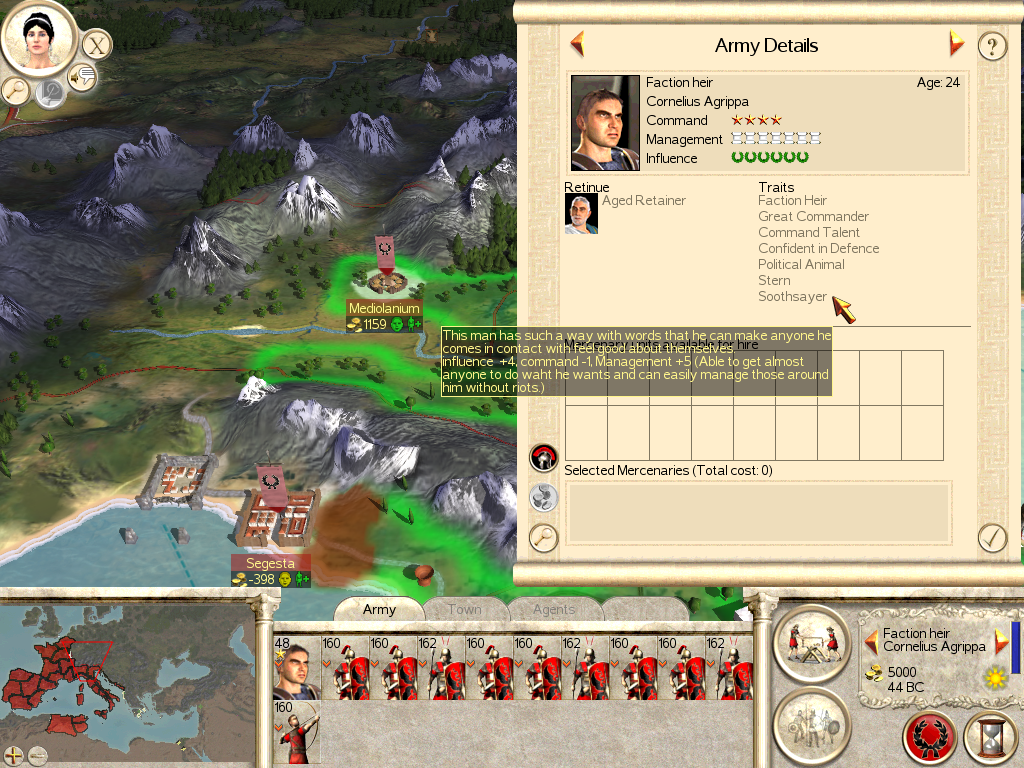Viewport: 1024px width, 768px height.
Task: Switch to the Town tab
Action: 464,609
